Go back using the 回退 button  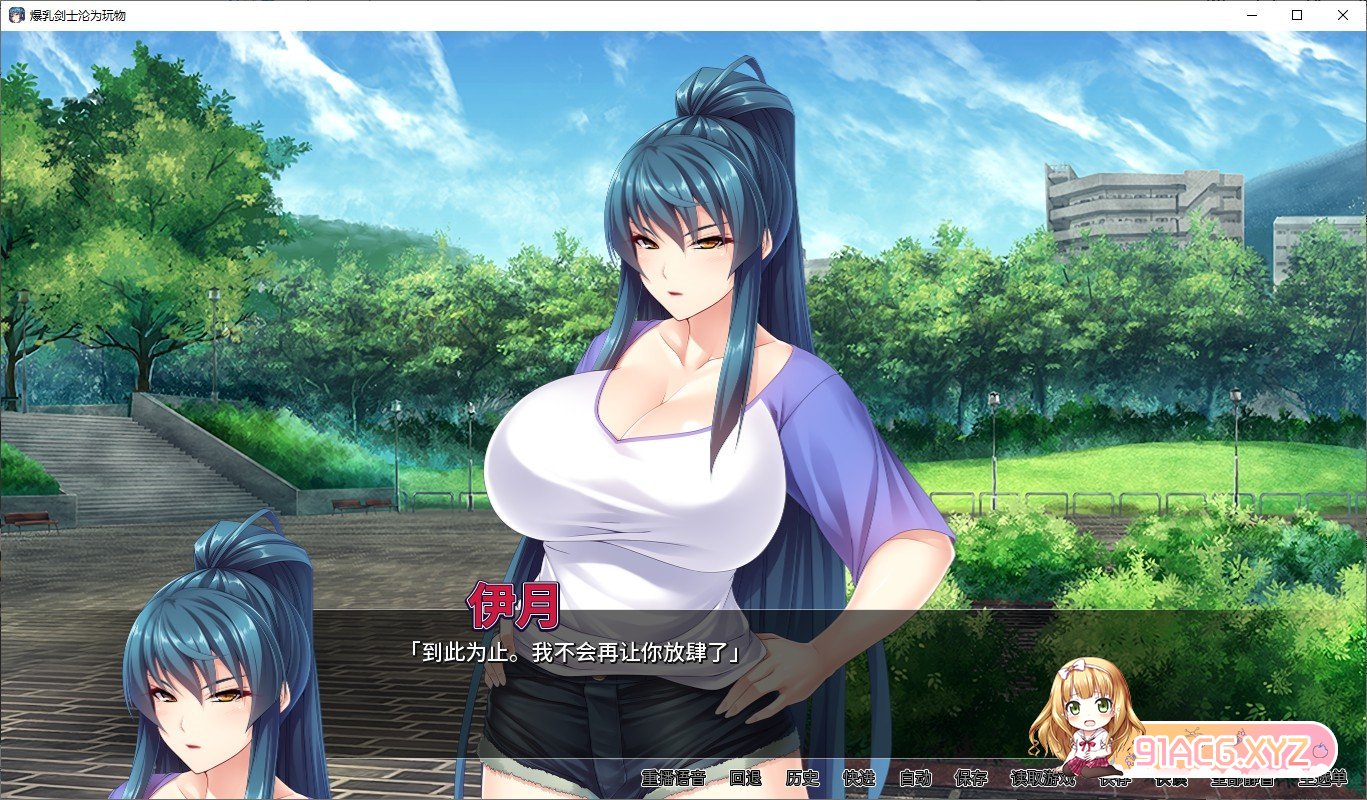[x=745, y=778]
